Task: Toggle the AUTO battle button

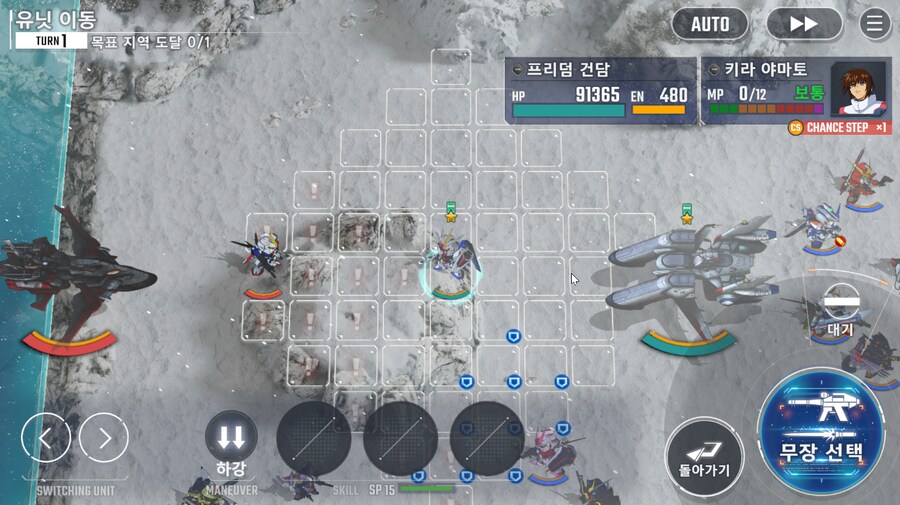Action: tap(710, 24)
